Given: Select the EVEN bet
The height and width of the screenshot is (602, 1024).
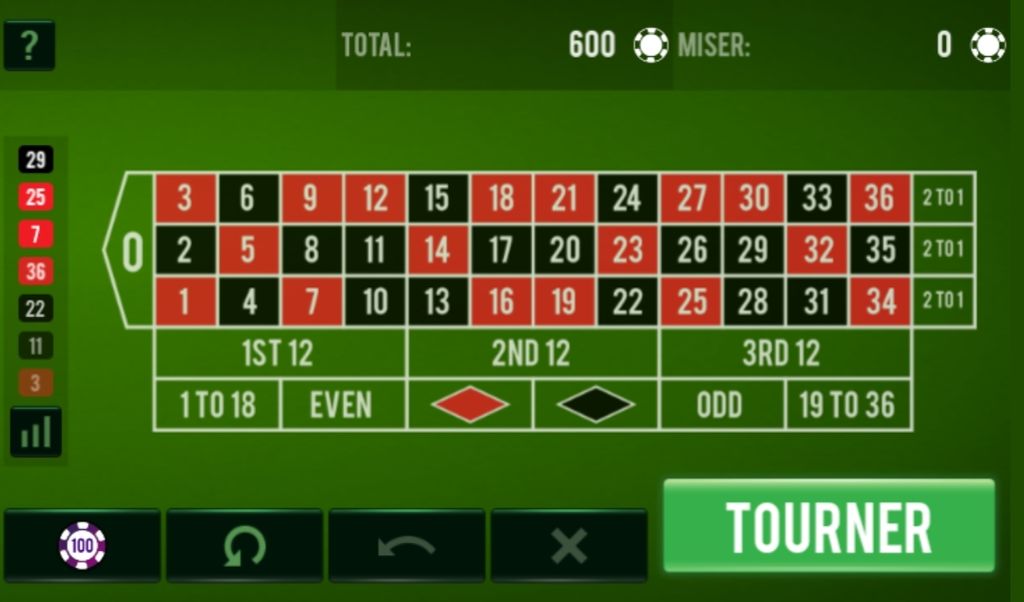Looking at the screenshot, I should coord(343,405).
